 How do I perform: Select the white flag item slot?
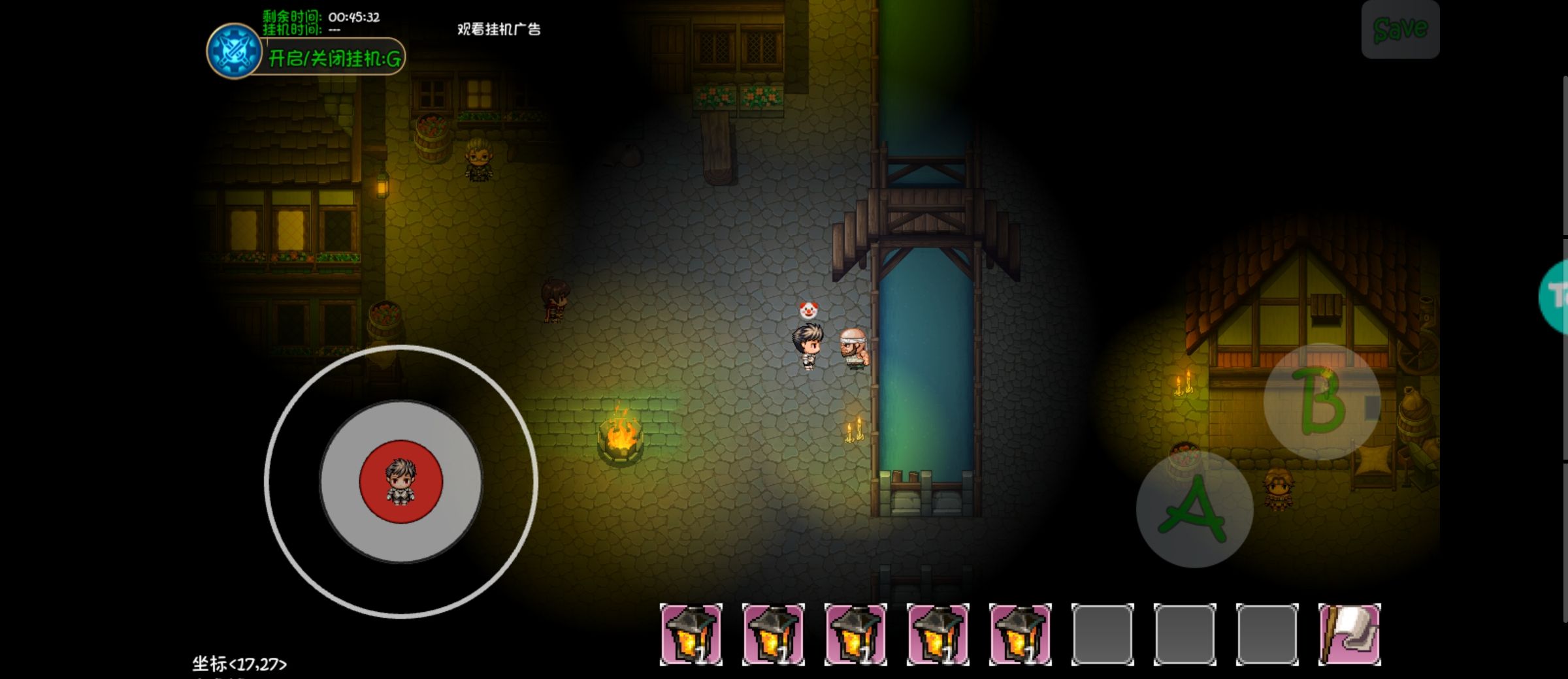click(1349, 634)
